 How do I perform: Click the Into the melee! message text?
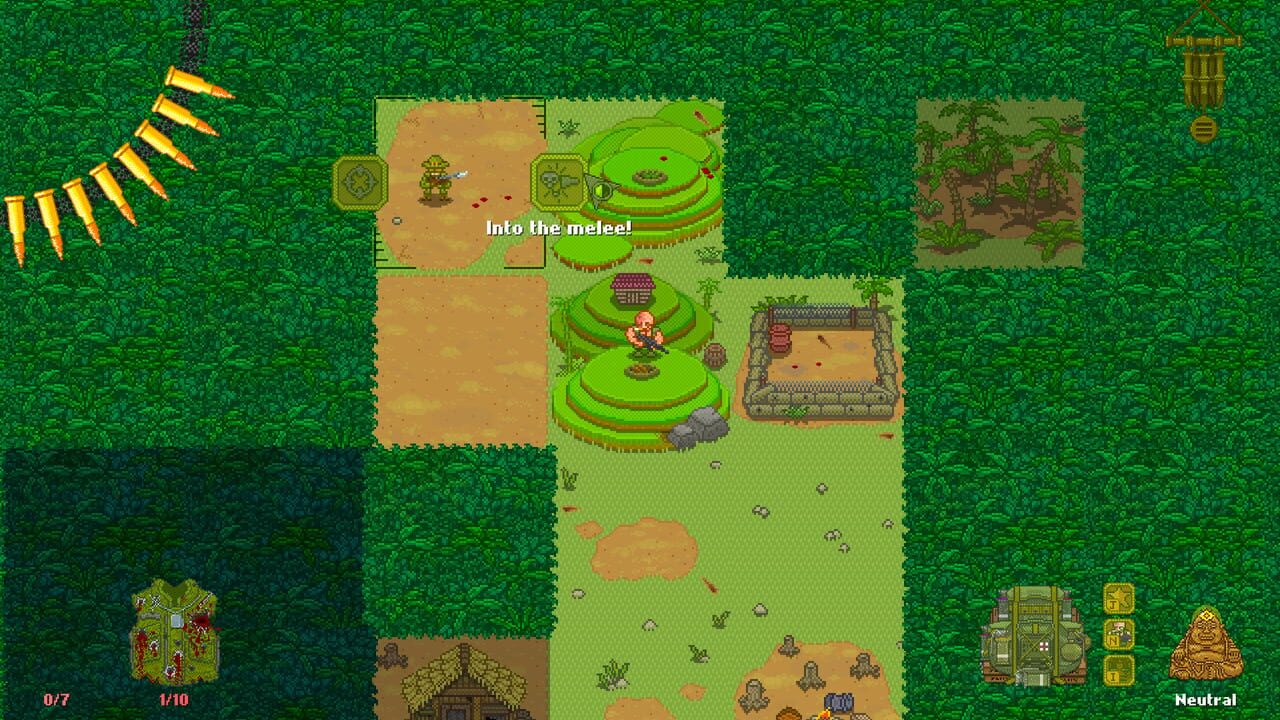click(561, 227)
